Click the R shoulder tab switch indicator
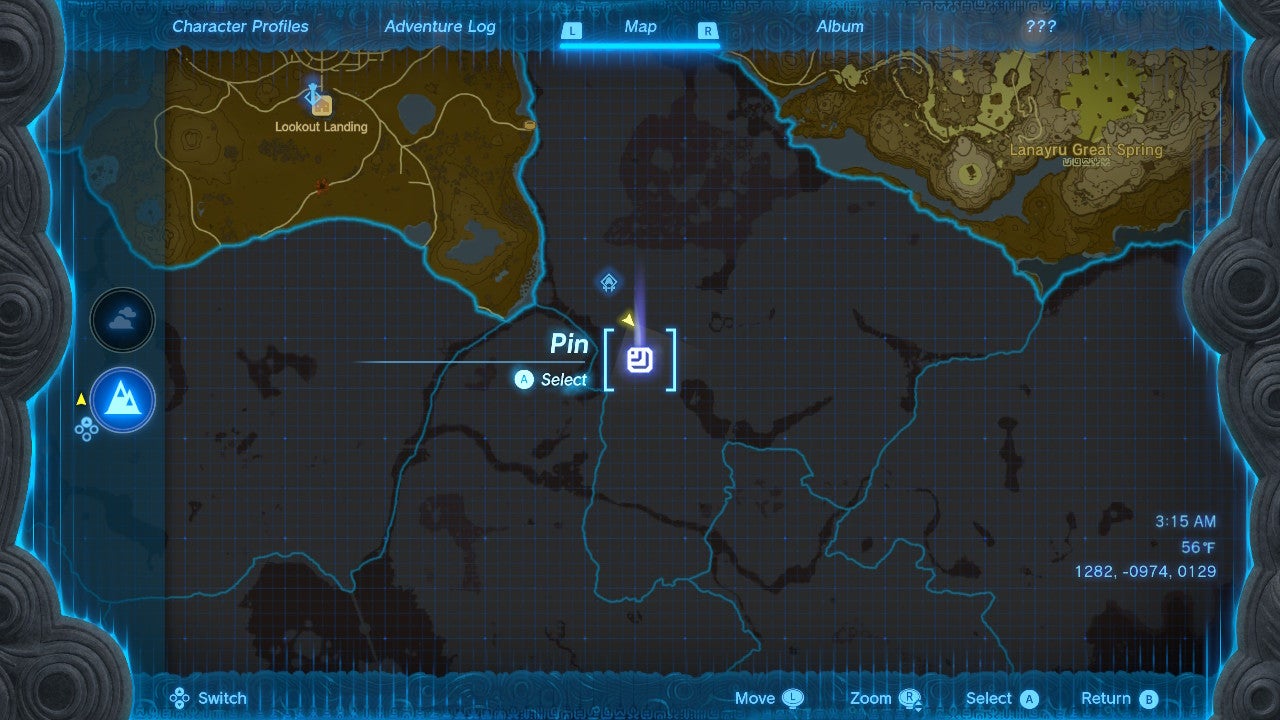This screenshot has width=1280, height=720. (708, 31)
